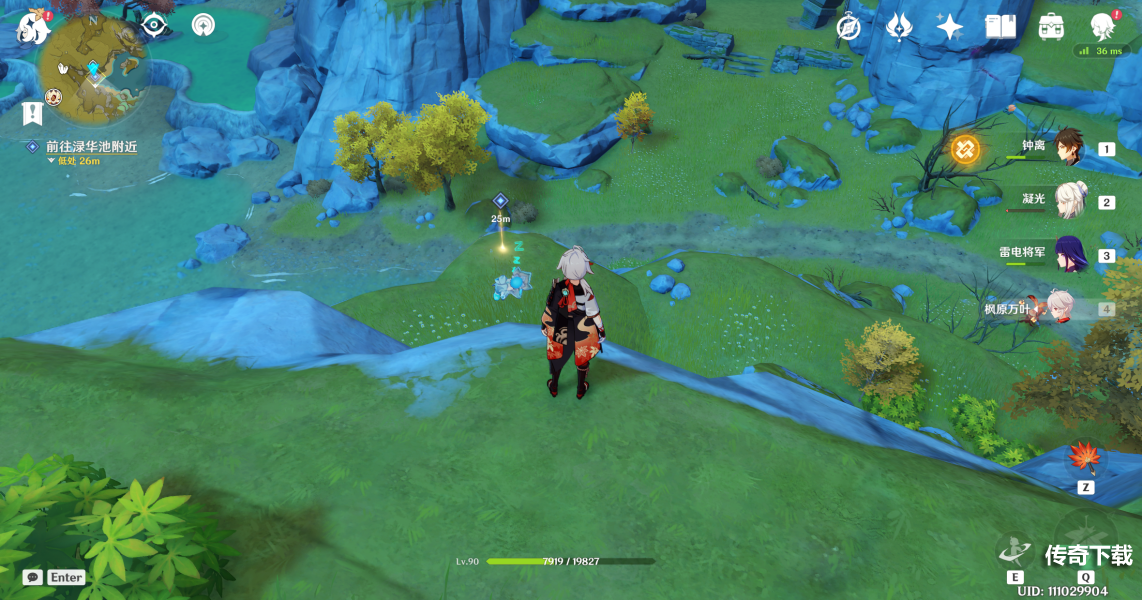Switch to party member 钟离
Viewport: 1142px width, 600px height.
1068,148
